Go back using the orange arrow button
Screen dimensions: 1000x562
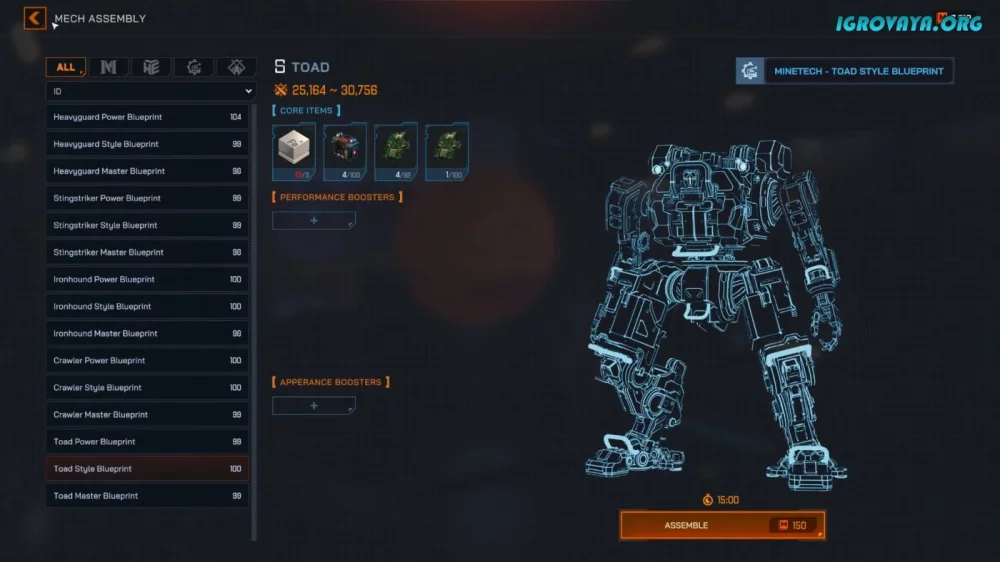coord(35,18)
